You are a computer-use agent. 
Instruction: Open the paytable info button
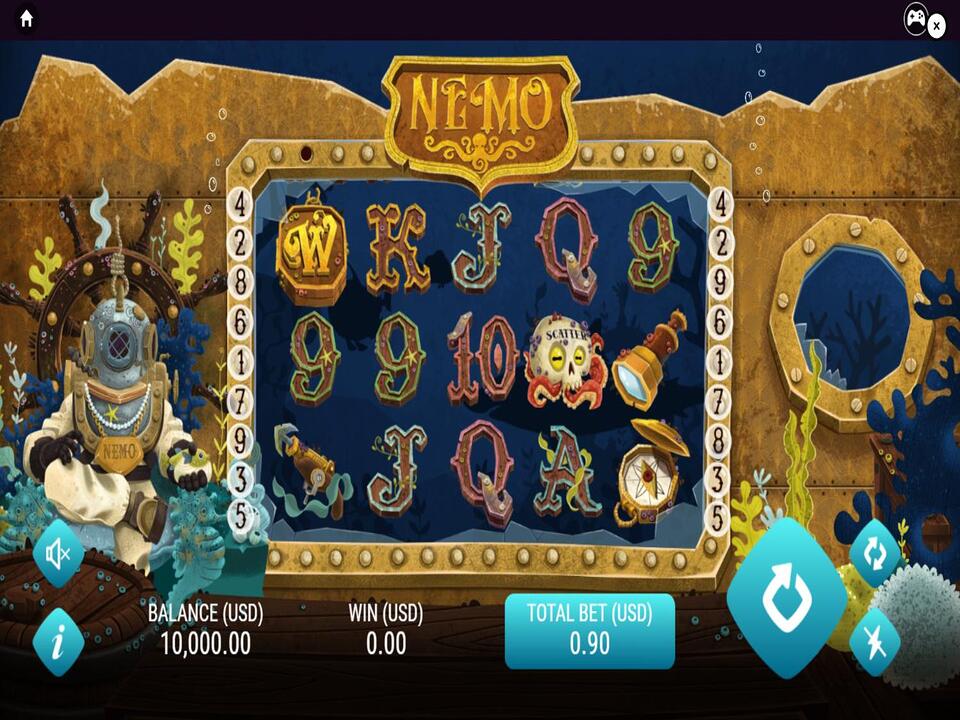click(x=58, y=642)
